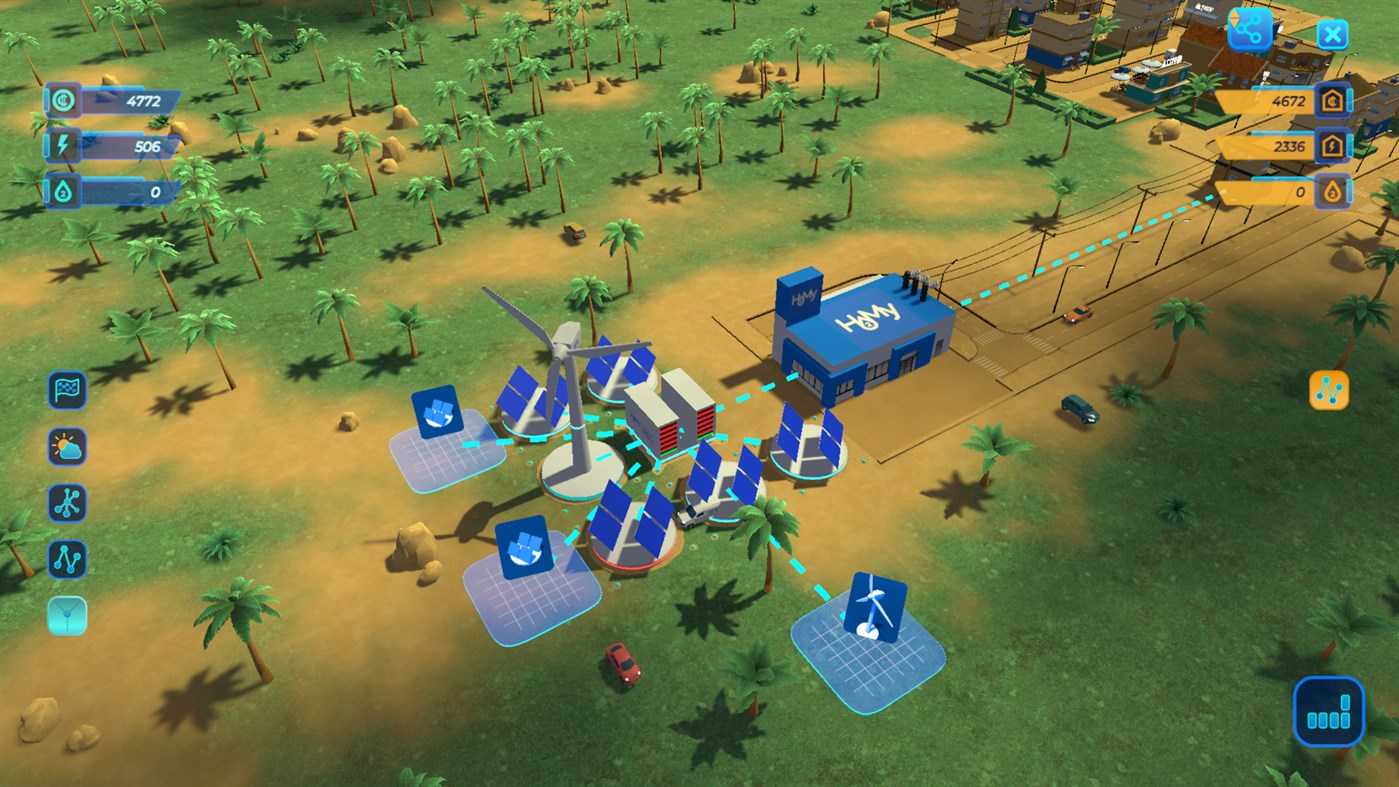The image size is (1399, 787).
Task: Open the weather forecast tool
Action: tap(65, 447)
